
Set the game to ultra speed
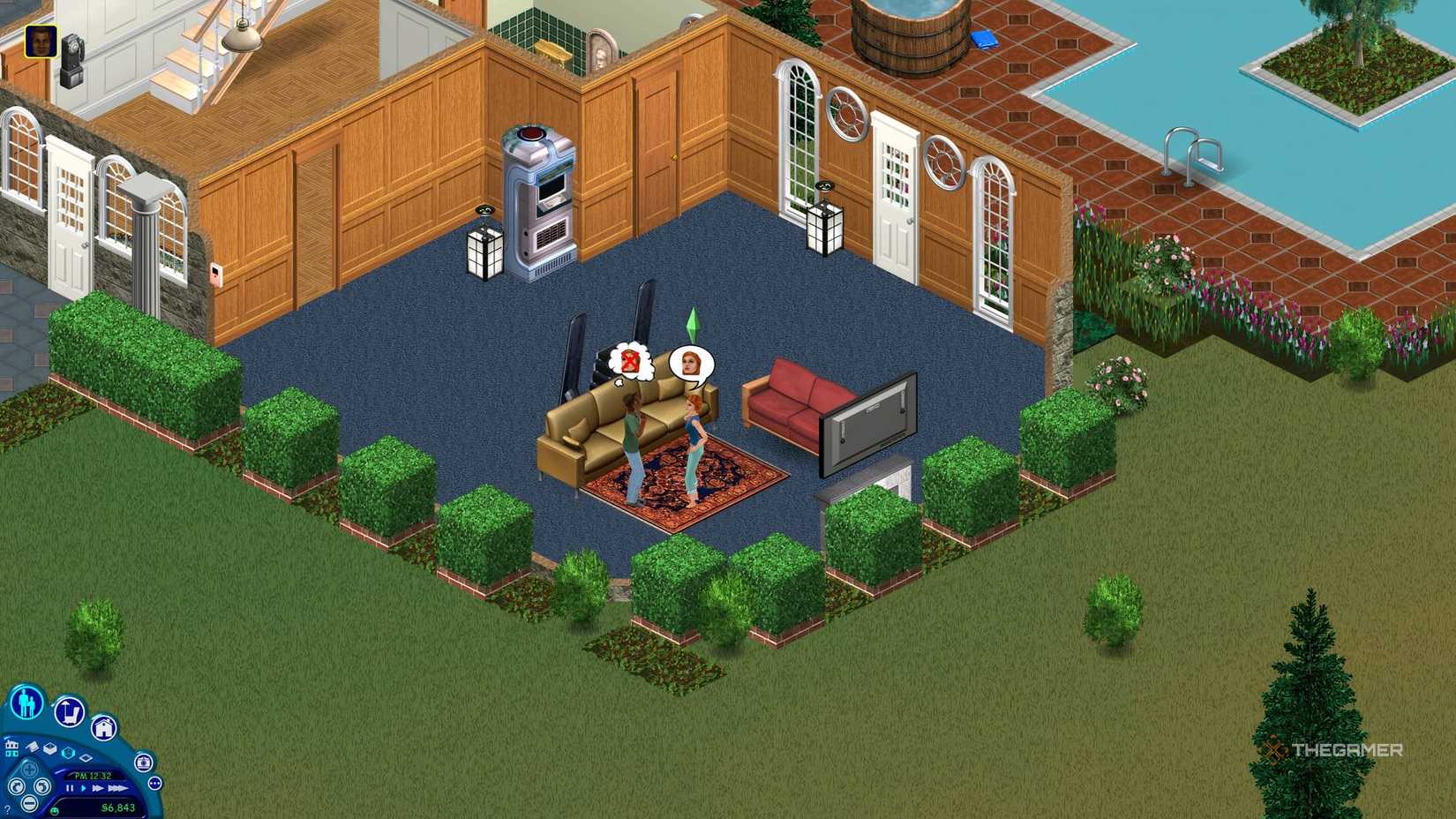click(116, 788)
